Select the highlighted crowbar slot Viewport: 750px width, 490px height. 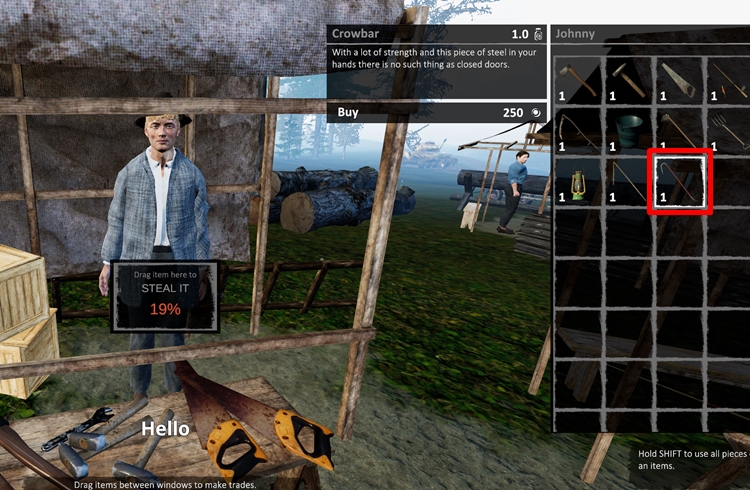click(x=680, y=182)
